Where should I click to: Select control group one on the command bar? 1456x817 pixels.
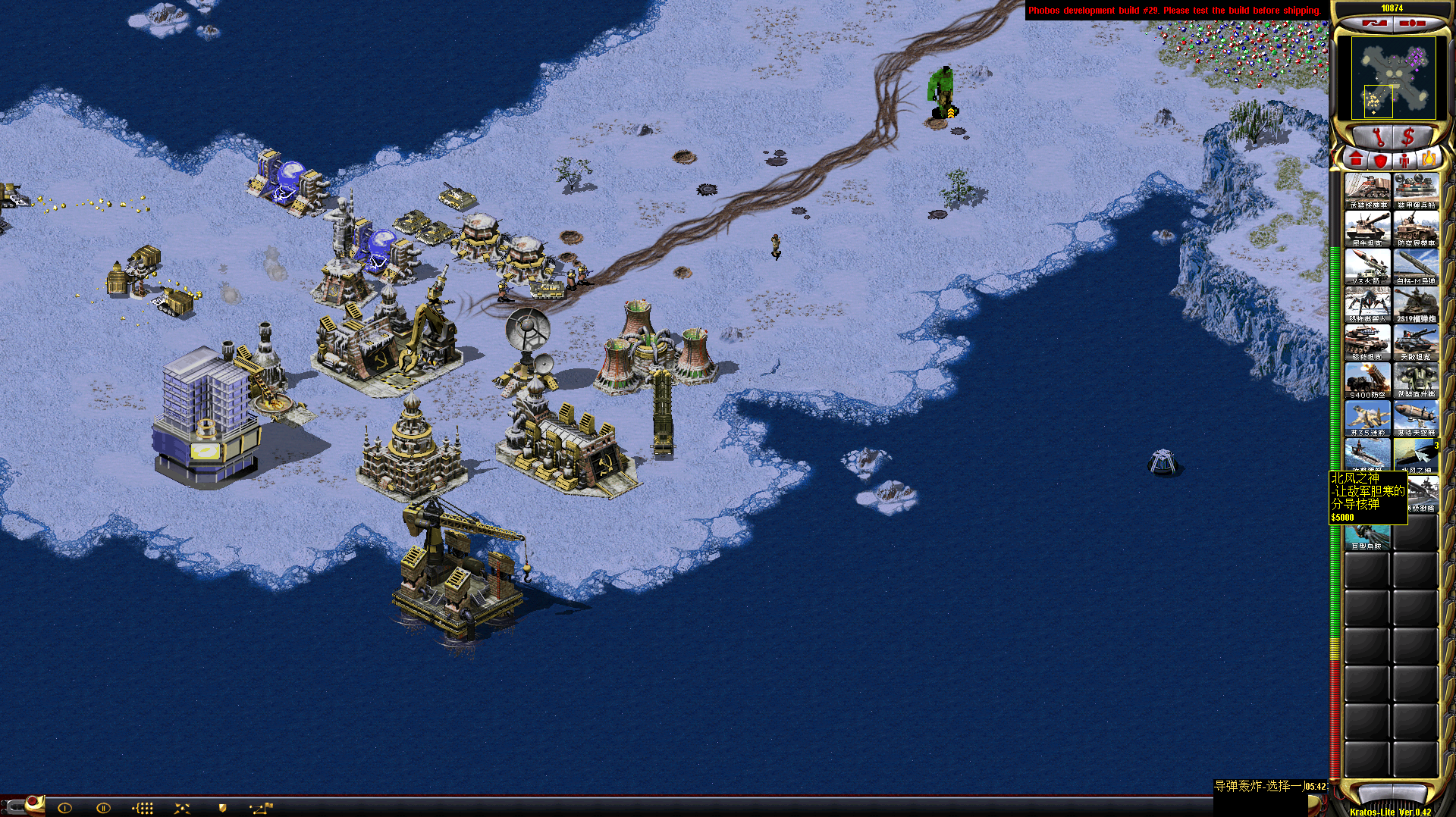pyautogui.click(x=64, y=808)
